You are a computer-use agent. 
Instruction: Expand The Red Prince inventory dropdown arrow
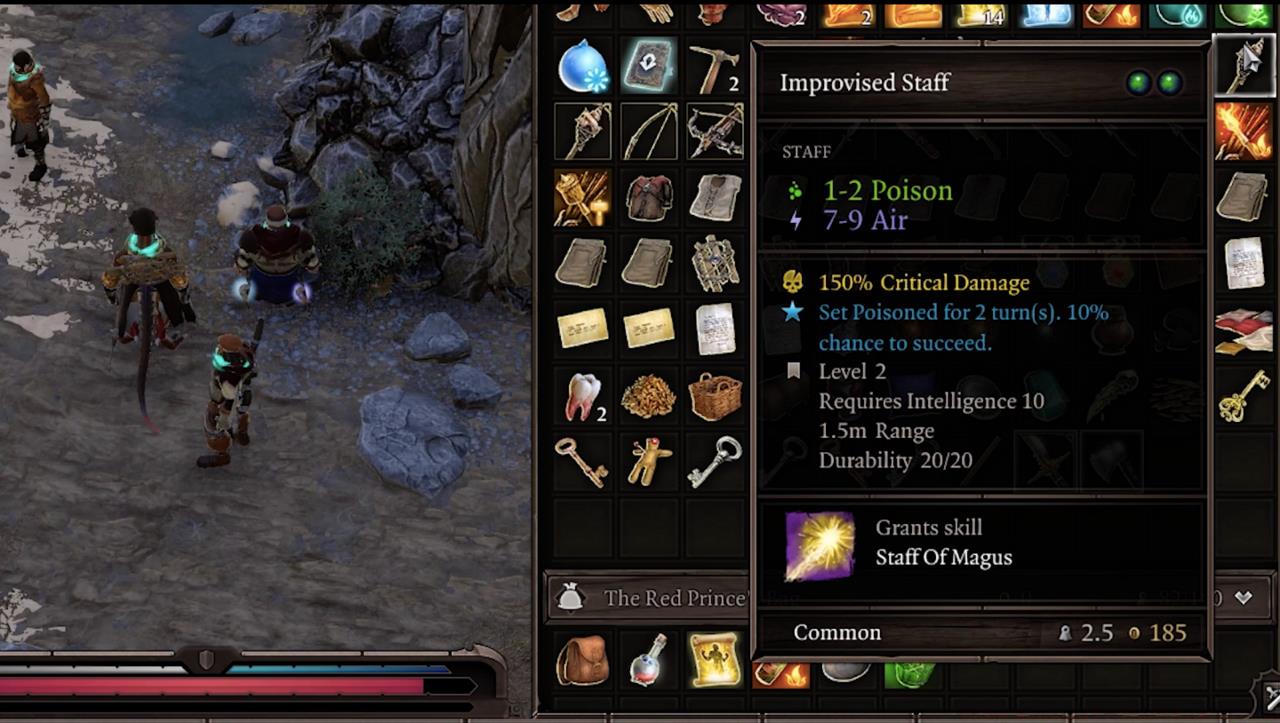tap(1243, 598)
